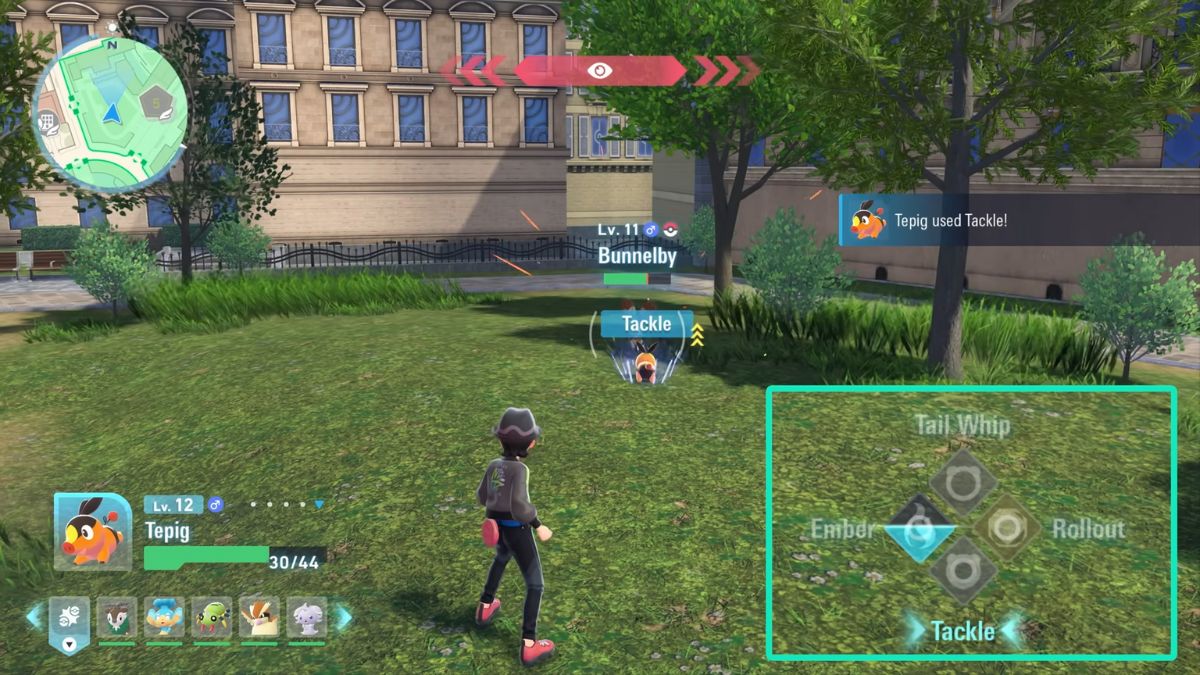The image size is (1200, 675).
Task: Open the circular minimap
Action: pos(110,112)
